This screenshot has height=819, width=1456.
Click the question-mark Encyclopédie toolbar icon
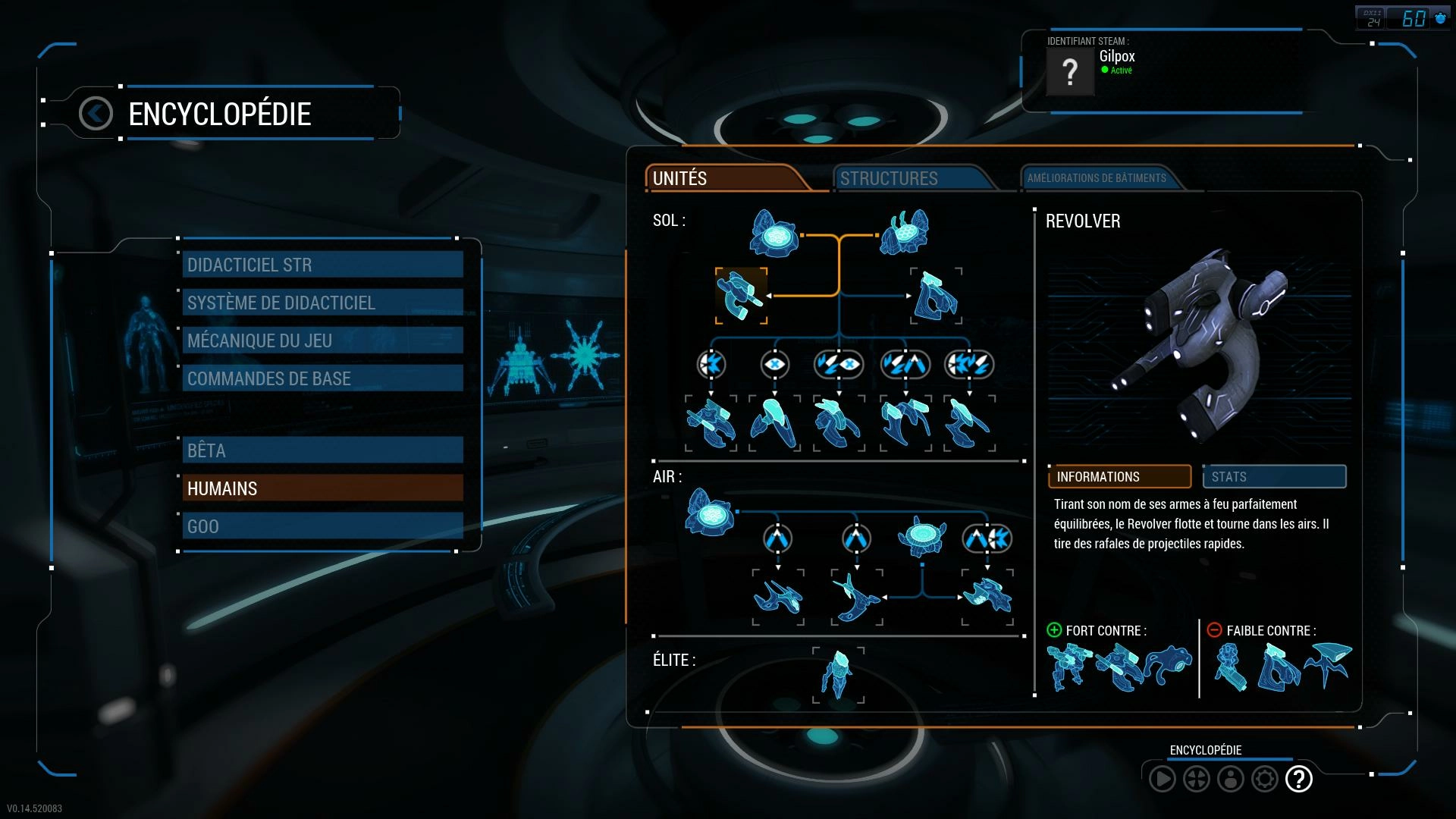click(1299, 779)
